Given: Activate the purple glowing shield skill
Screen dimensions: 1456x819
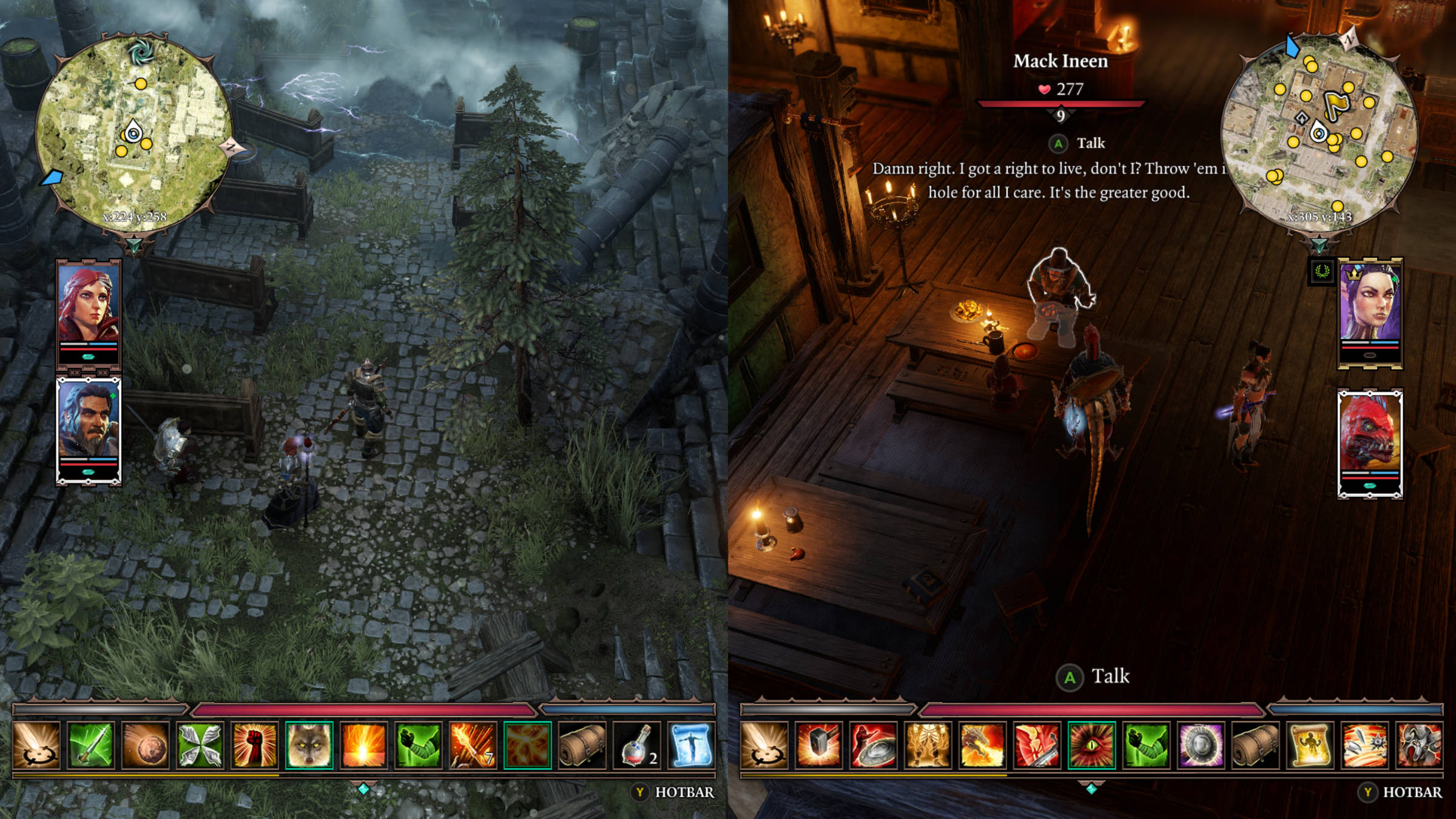Looking at the screenshot, I should (1201, 745).
